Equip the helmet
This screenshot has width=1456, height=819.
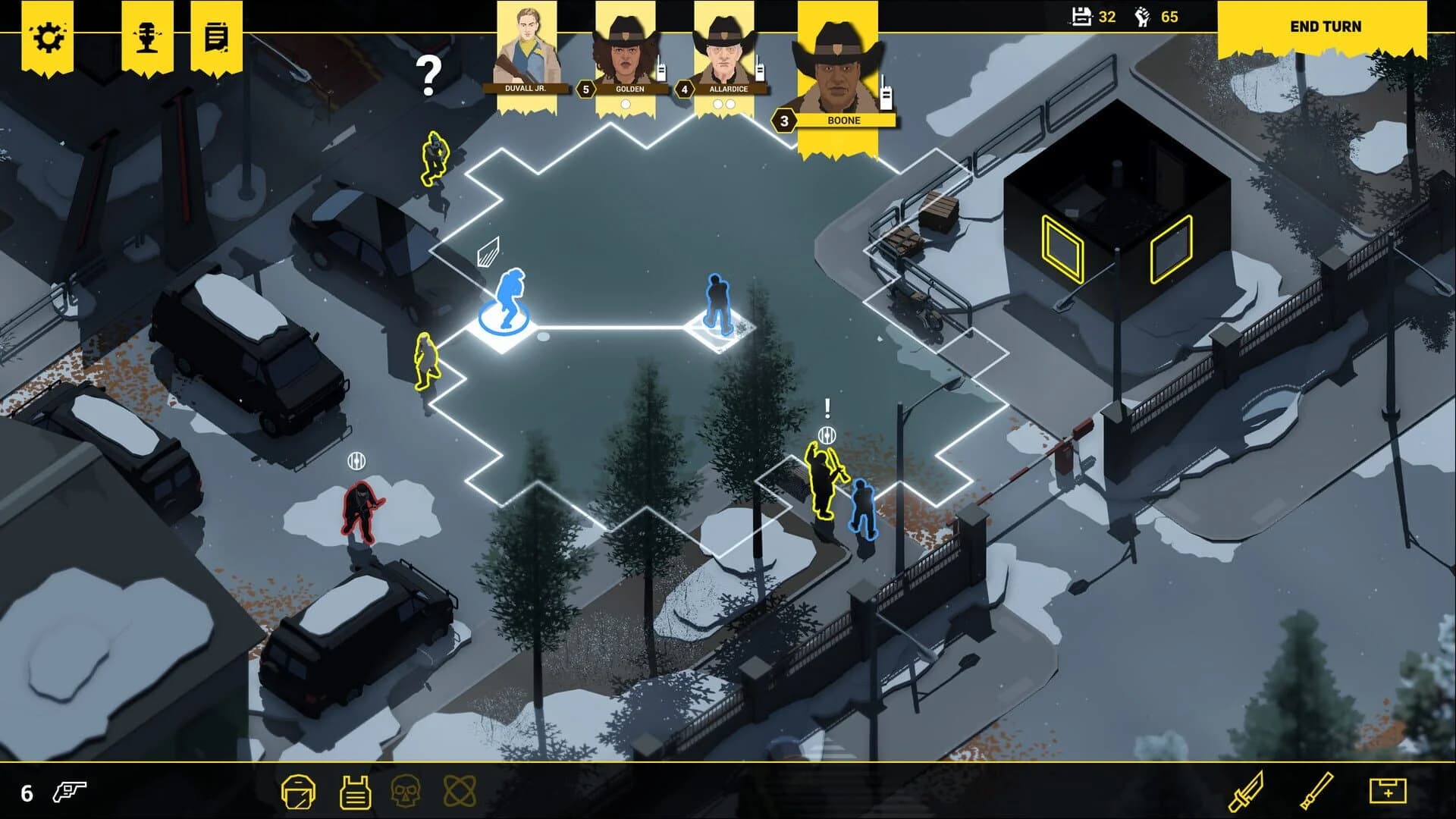299,792
